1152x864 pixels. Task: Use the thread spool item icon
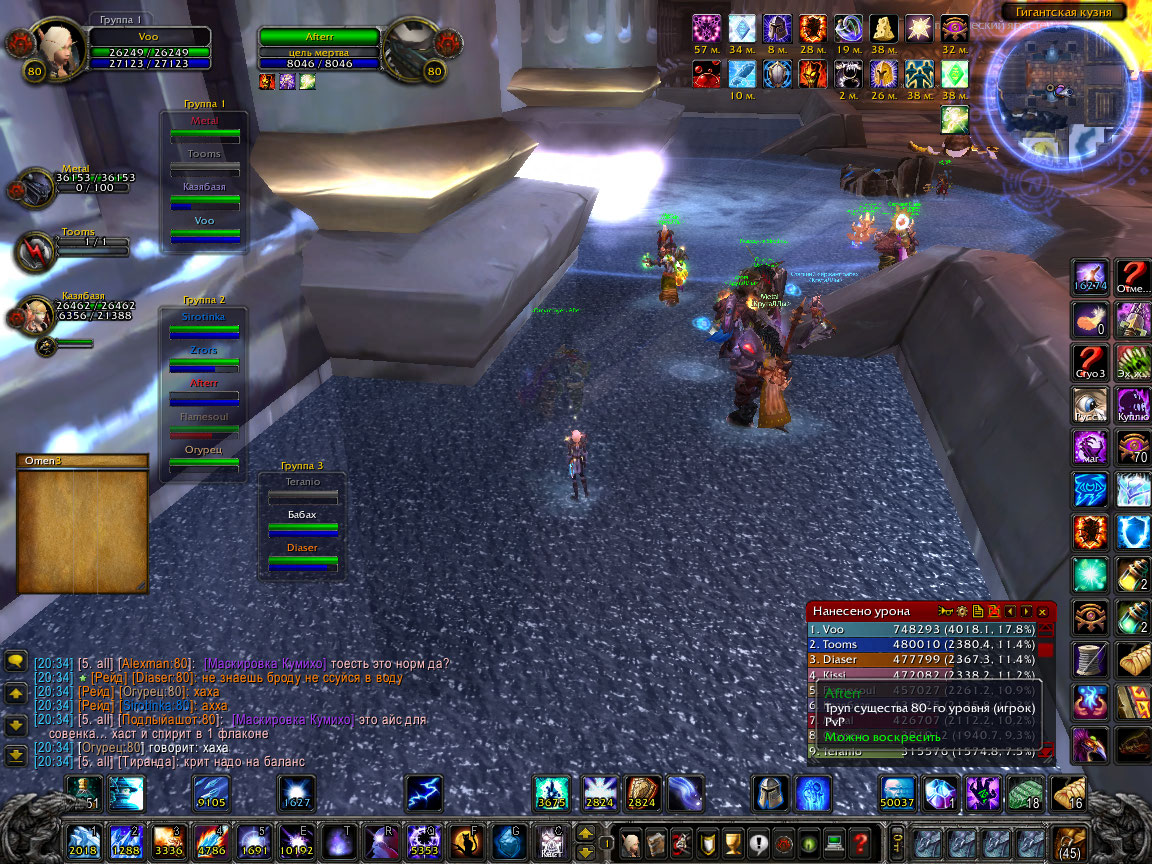[x=1088, y=660]
